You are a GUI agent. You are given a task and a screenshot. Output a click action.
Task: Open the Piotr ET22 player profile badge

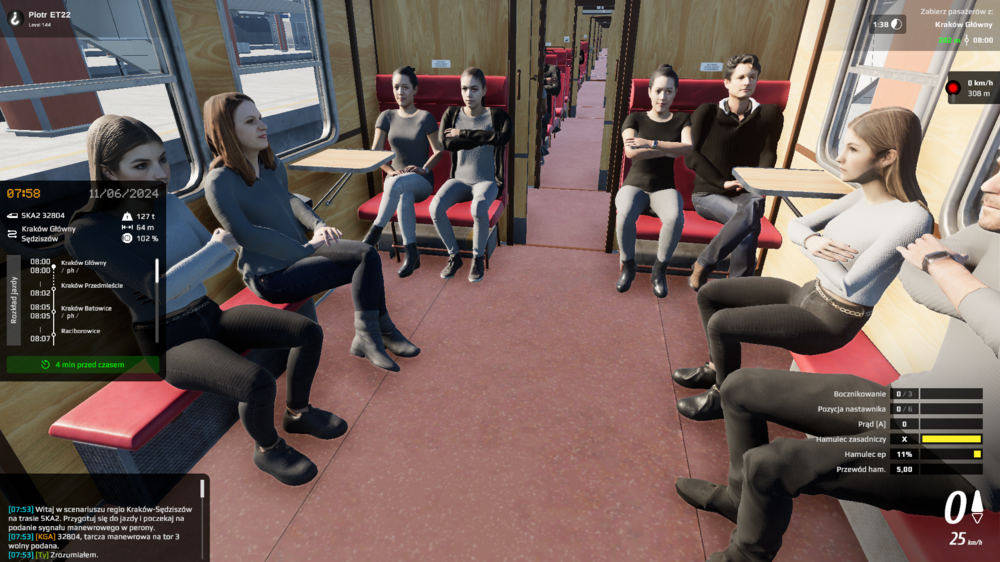[x=38, y=18]
